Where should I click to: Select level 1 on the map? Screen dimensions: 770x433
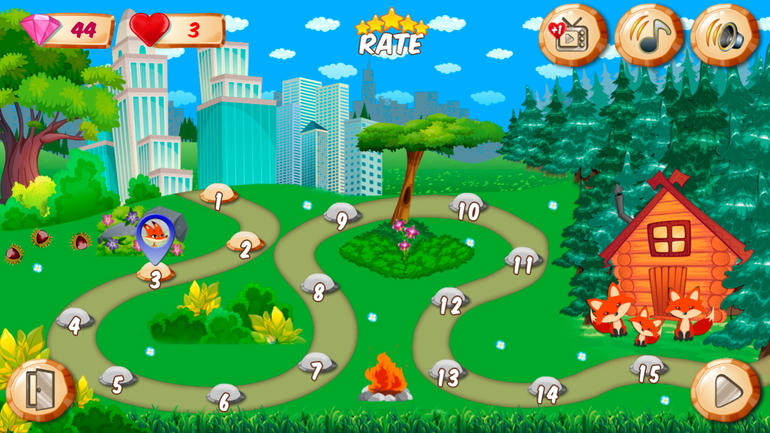click(x=218, y=197)
